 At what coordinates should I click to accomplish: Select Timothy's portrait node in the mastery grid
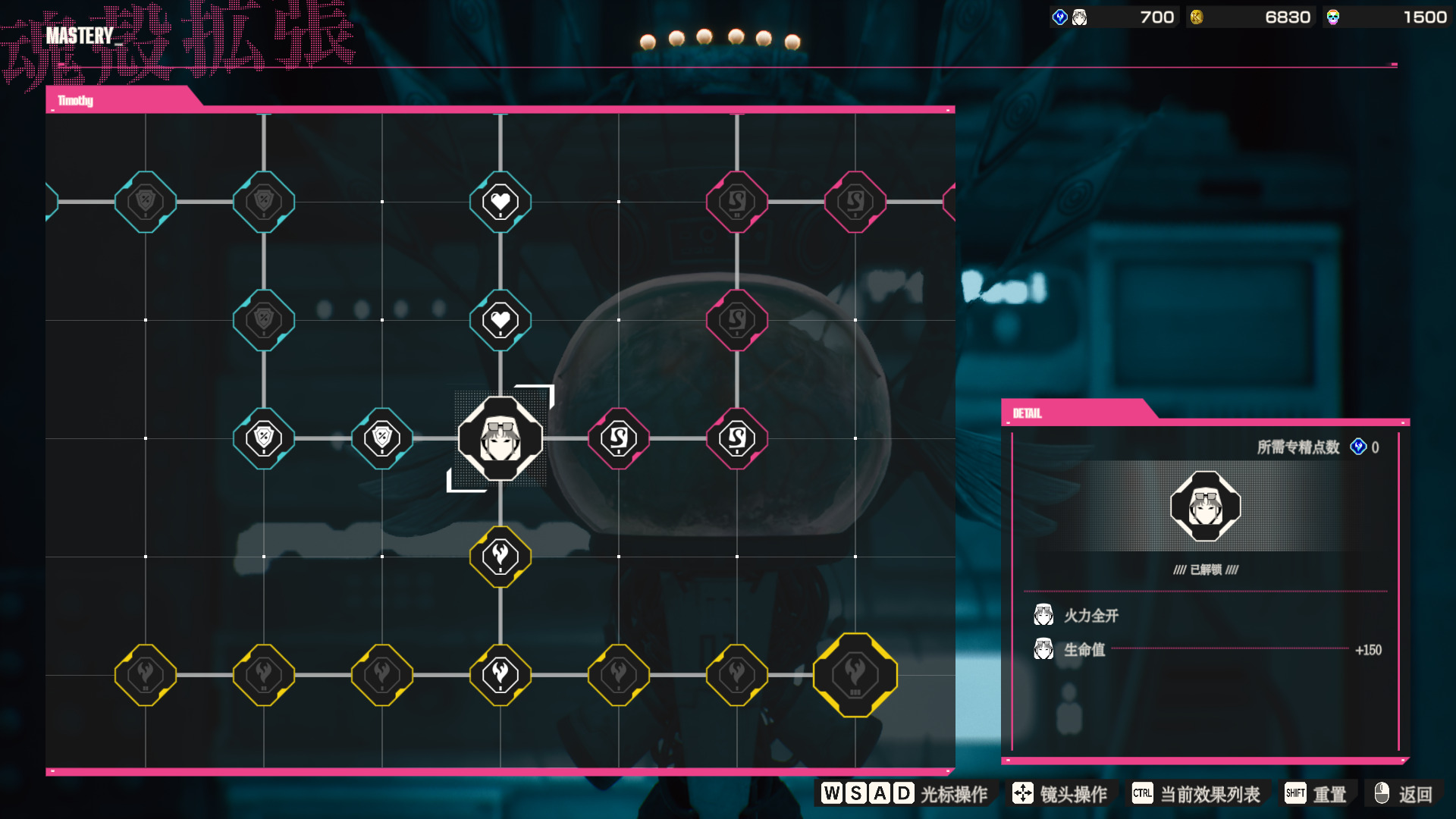tap(500, 438)
